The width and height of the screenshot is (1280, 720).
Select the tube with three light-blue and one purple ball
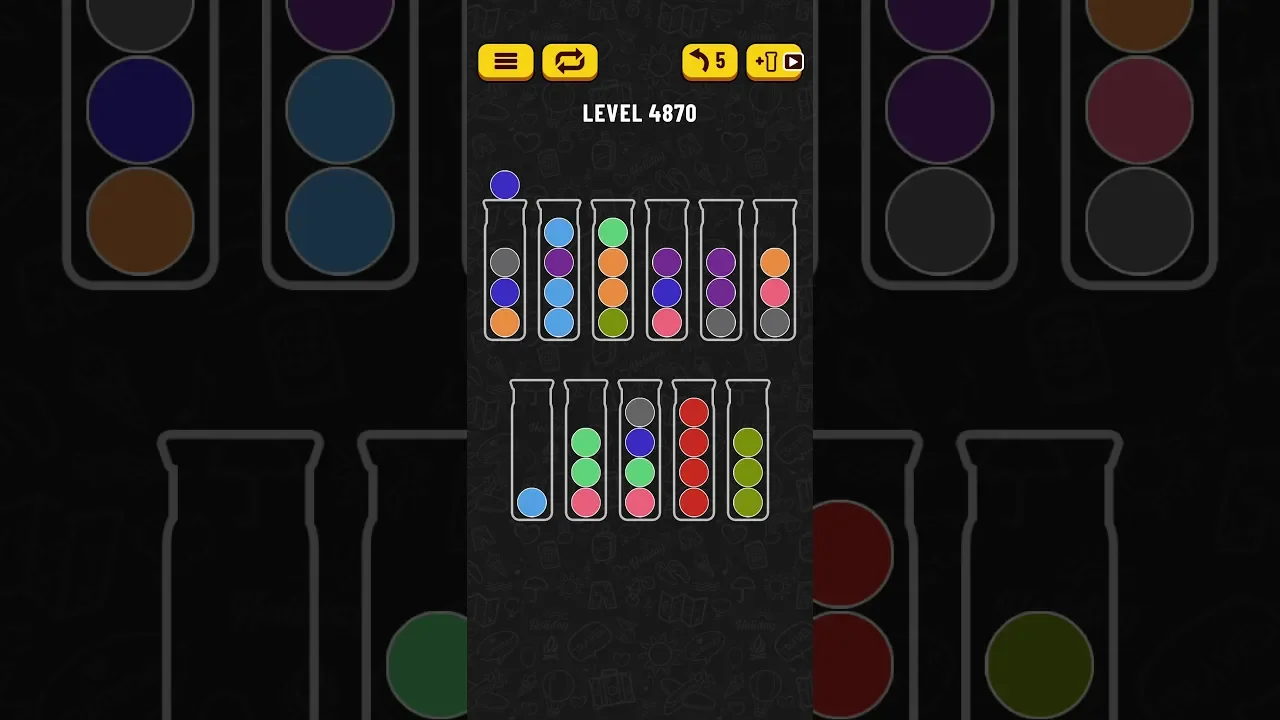coord(559,272)
